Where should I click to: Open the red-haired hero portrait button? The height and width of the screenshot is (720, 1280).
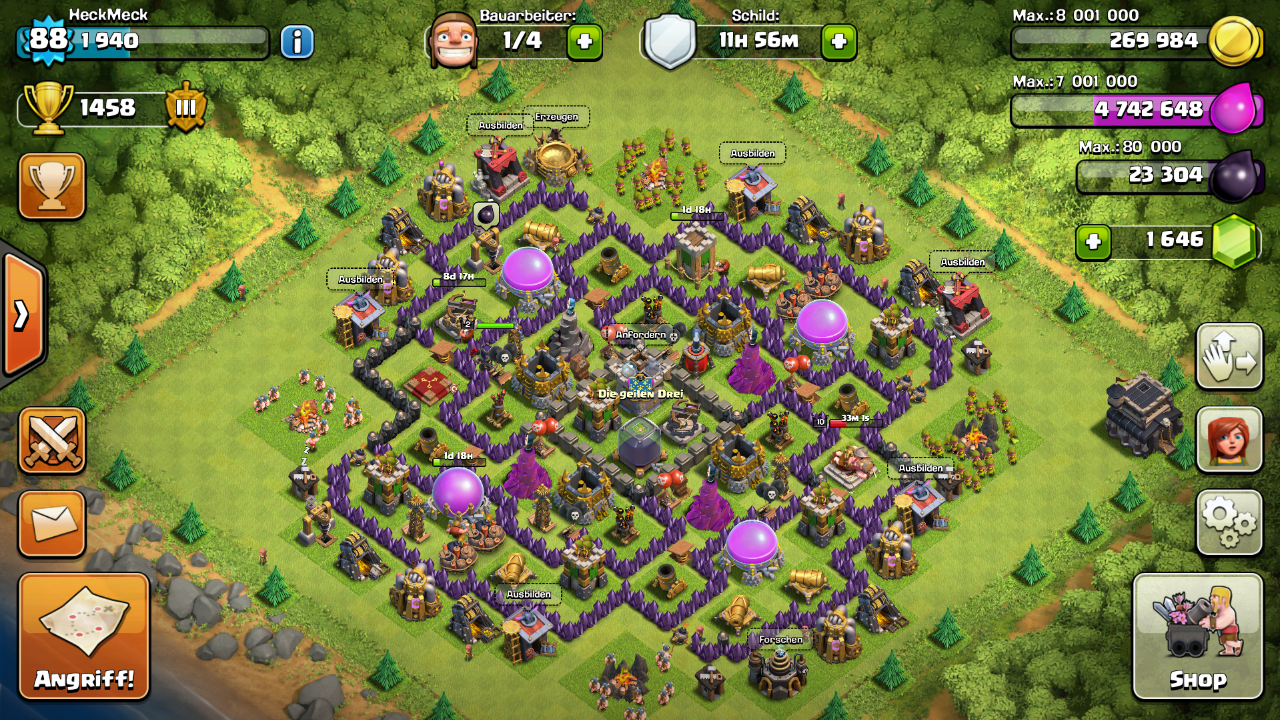[x=1229, y=439]
